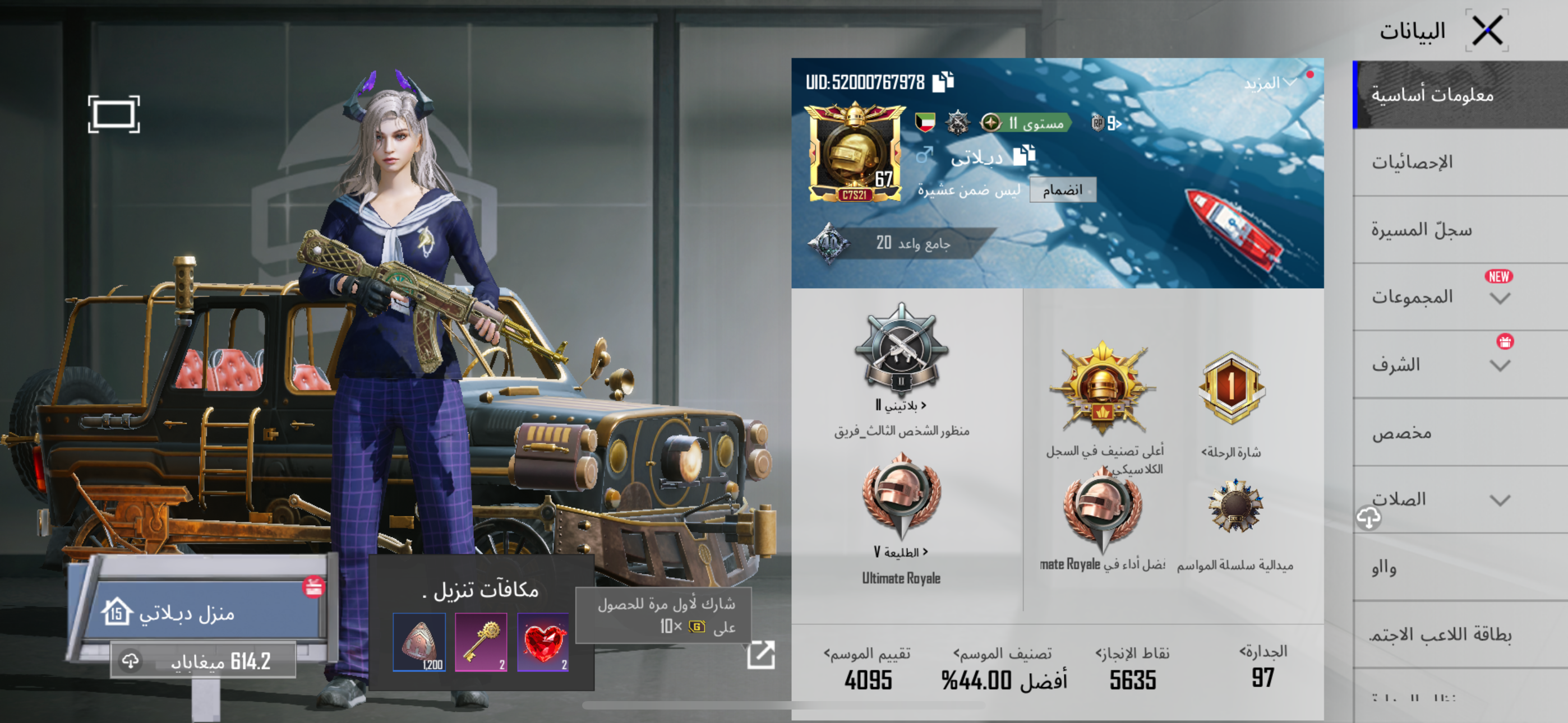Image resolution: width=1568 pixels, height=723 pixels.
Task: Expand the المجموعات section
Action: pos(1500,298)
